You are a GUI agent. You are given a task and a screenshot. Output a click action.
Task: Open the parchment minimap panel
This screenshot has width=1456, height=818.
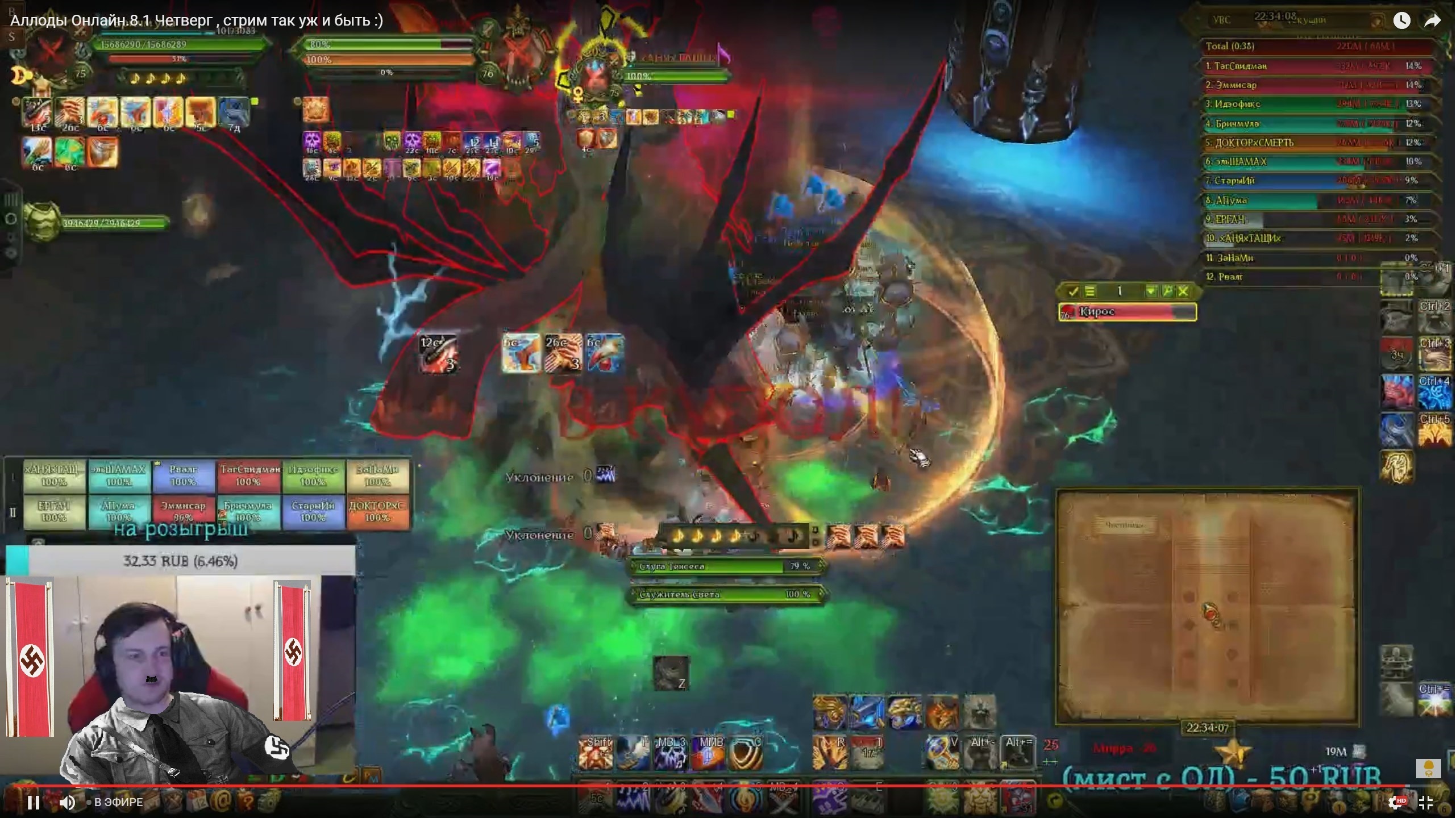(x=1207, y=606)
